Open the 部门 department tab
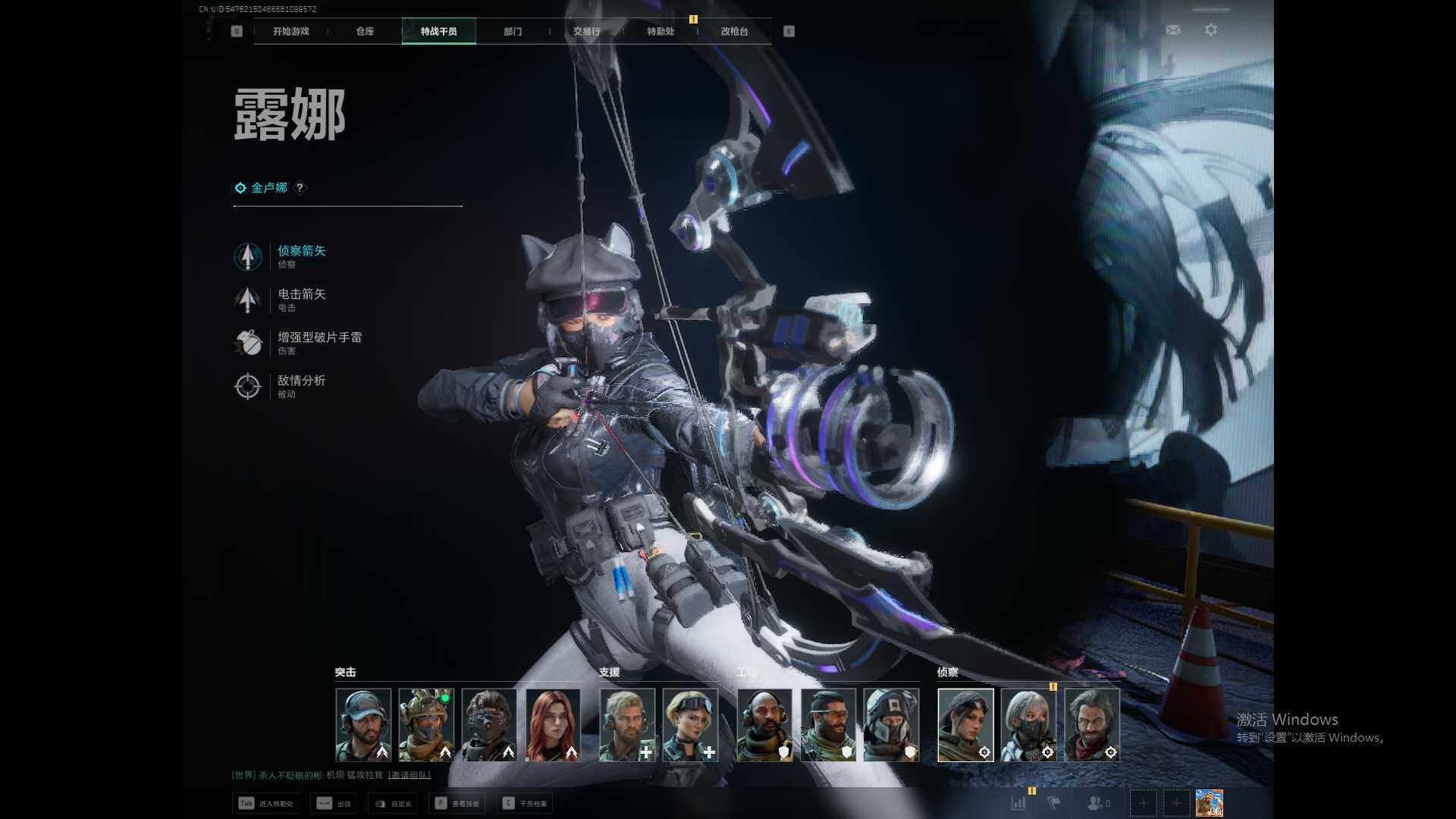Image resolution: width=1456 pixels, height=819 pixels. 513,31
